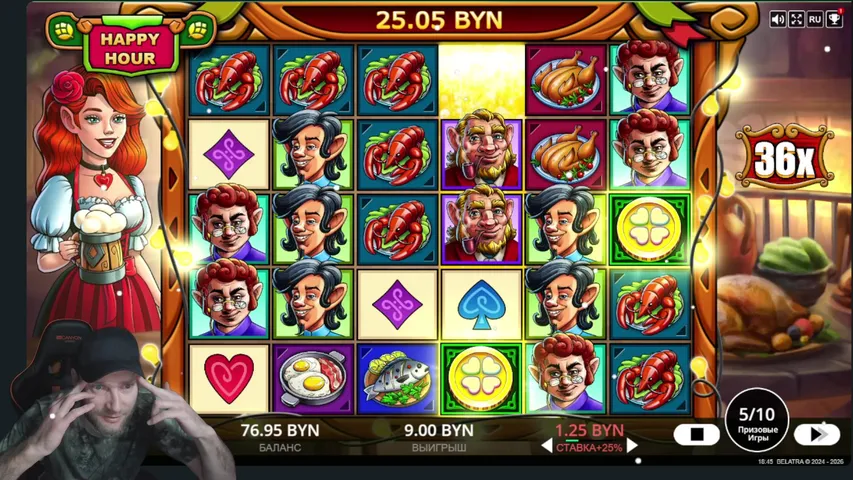Mute the game sound with speaker icon
Viewport: 853px width, 480px height.
(778, 19)
